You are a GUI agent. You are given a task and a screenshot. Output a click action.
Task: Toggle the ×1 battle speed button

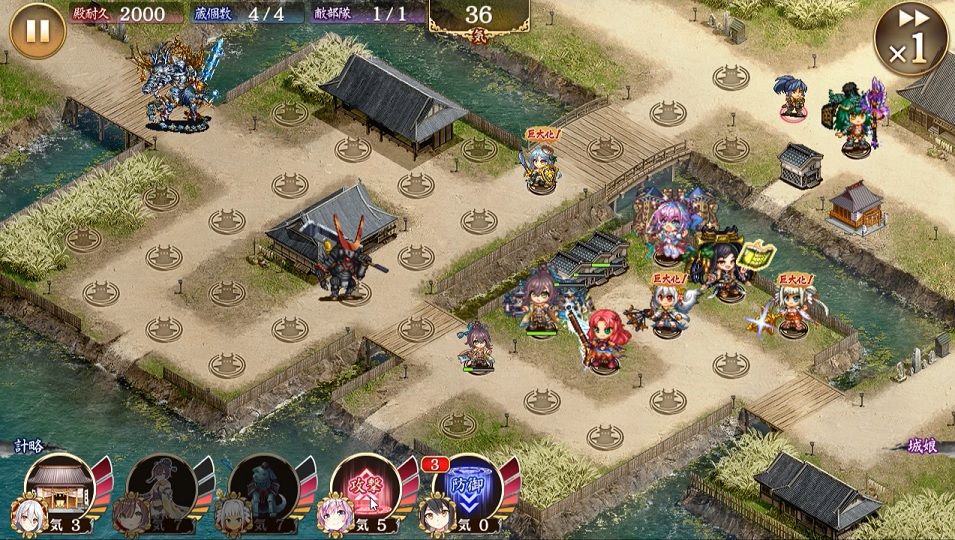pos(910,40)
